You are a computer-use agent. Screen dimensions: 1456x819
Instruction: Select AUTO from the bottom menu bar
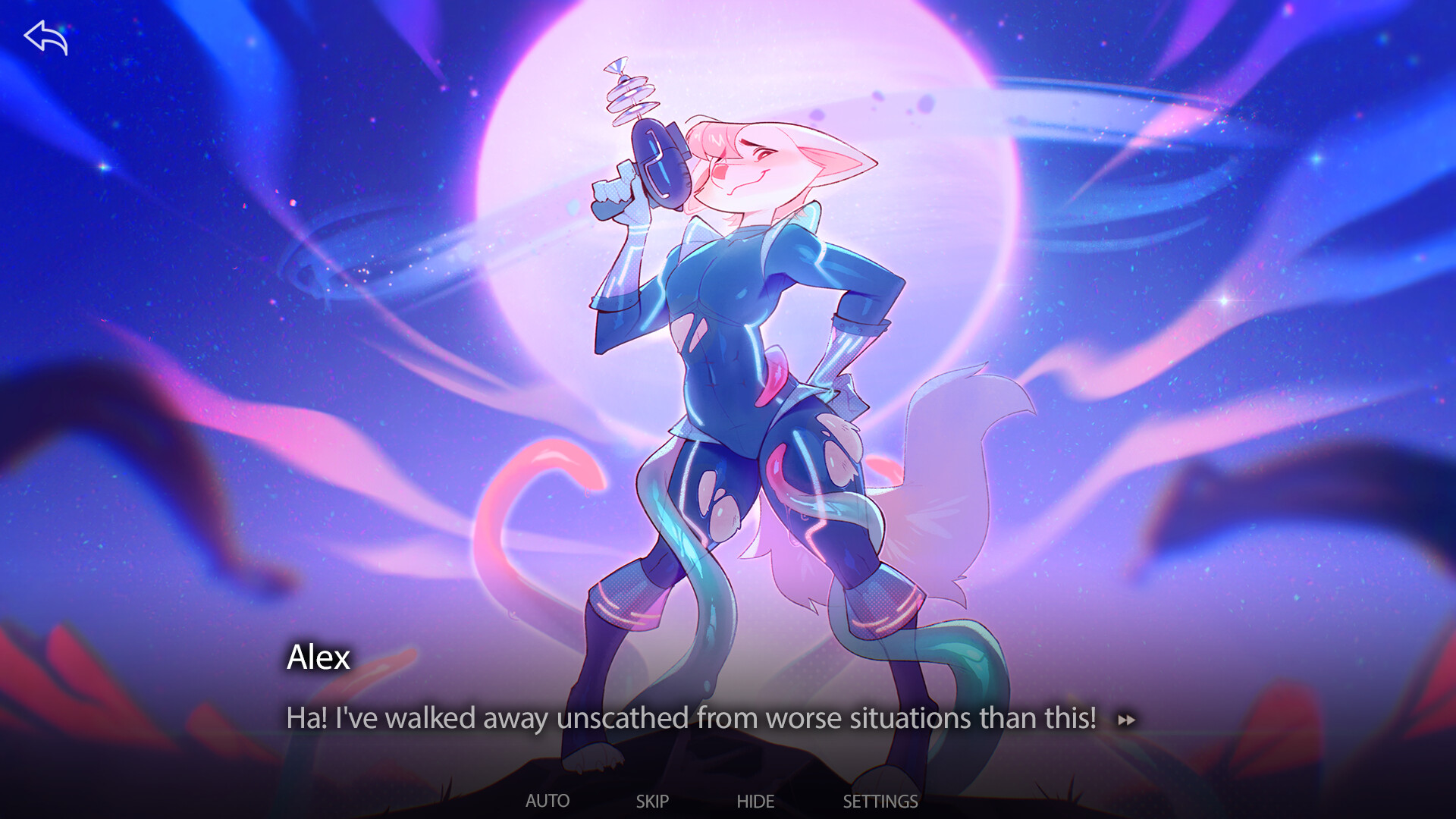point(548,801)
